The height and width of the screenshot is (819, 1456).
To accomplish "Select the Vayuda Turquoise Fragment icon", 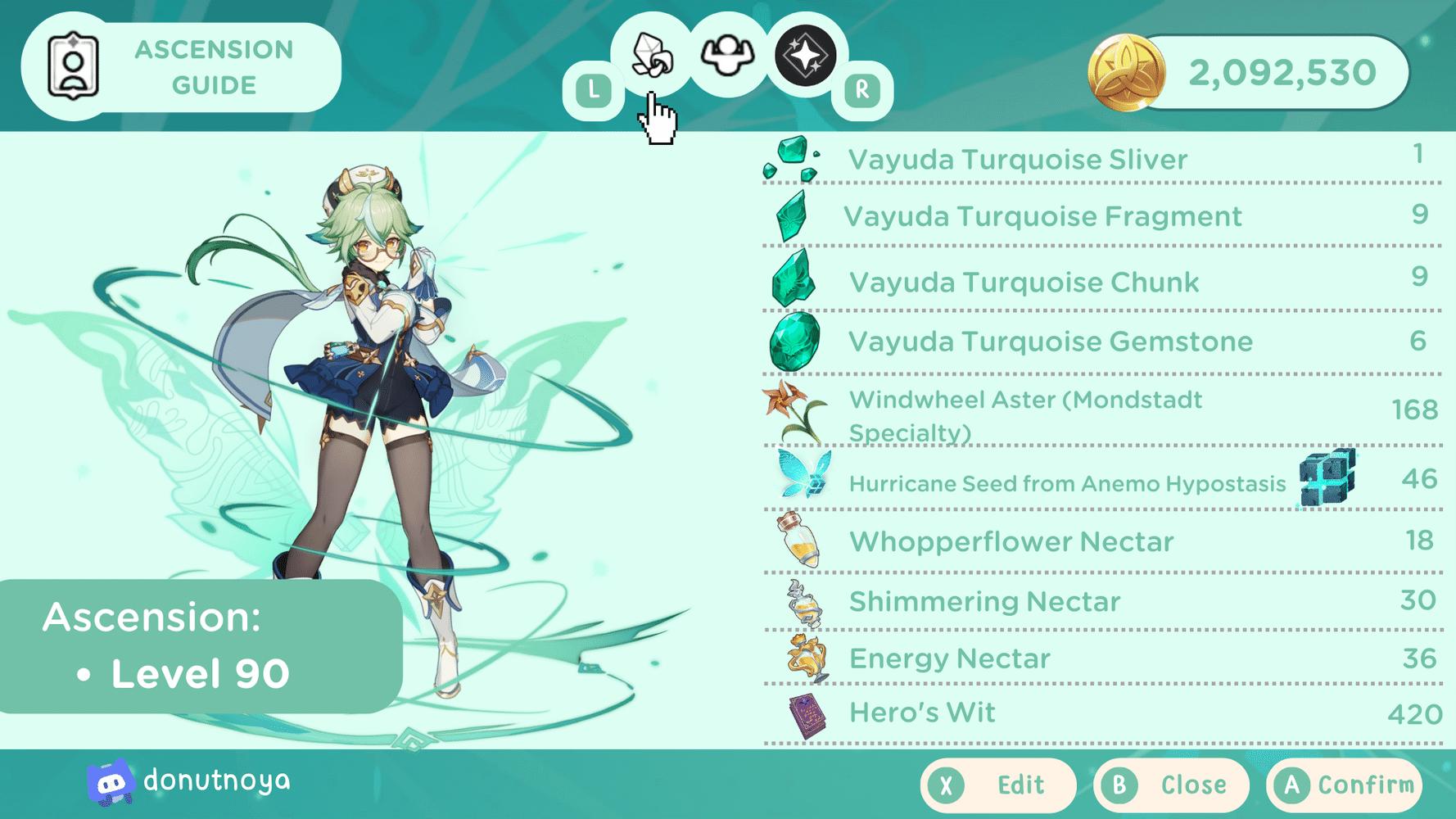I will pos(793,216).
